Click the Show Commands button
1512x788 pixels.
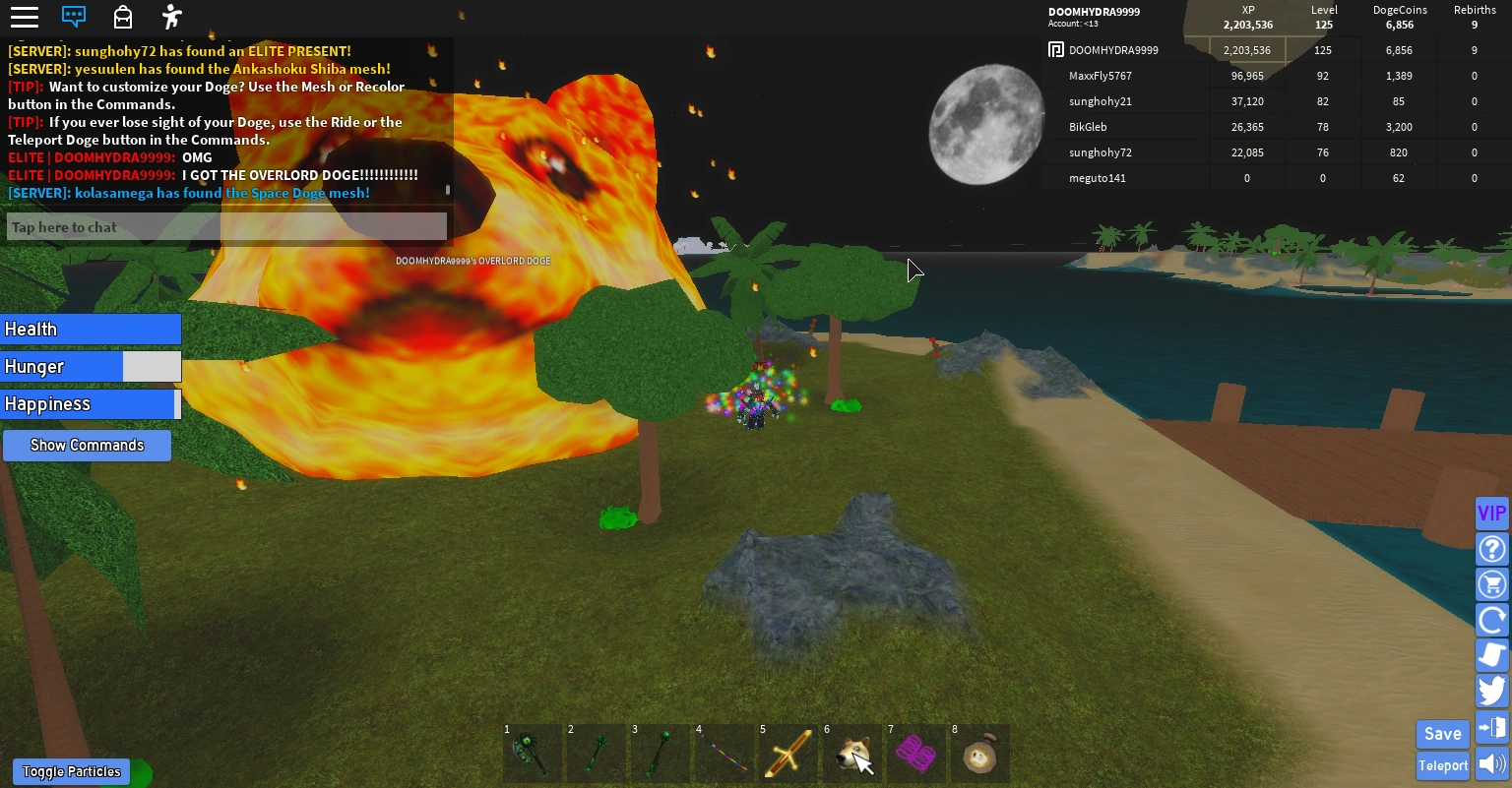[87, 445]
